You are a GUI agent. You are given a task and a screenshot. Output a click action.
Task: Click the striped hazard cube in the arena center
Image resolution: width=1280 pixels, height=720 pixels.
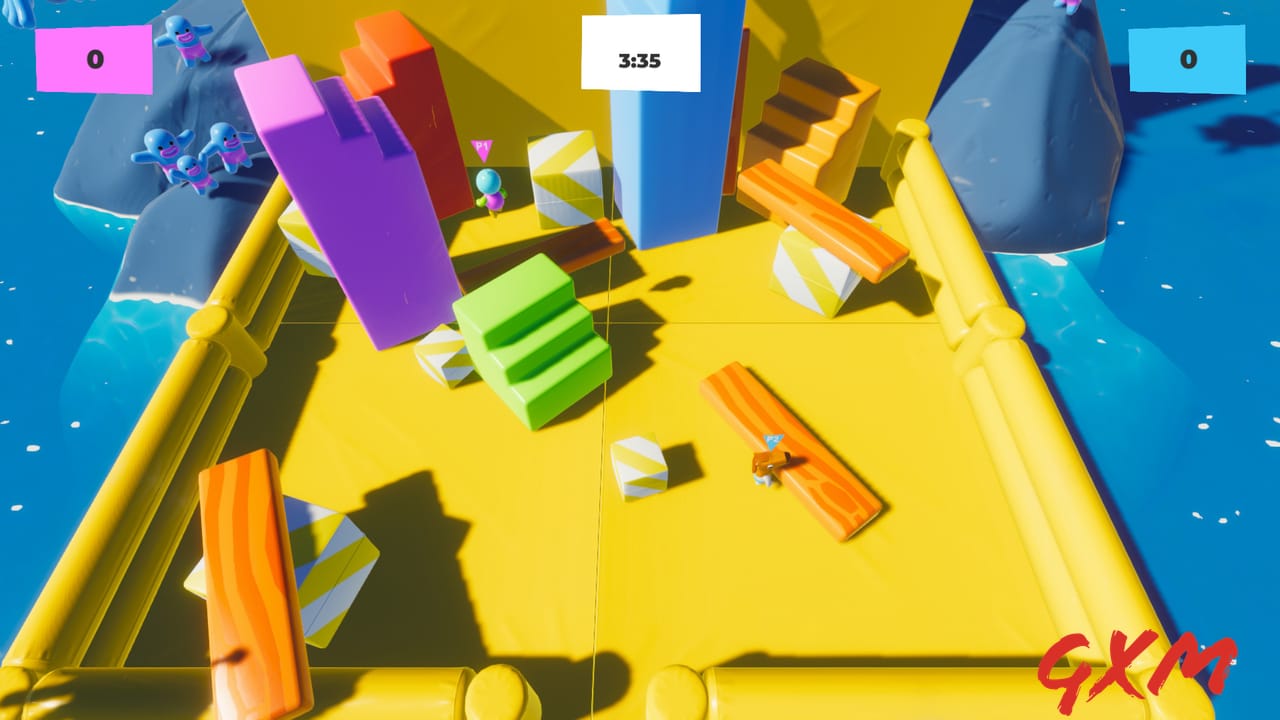click(565, 180)
